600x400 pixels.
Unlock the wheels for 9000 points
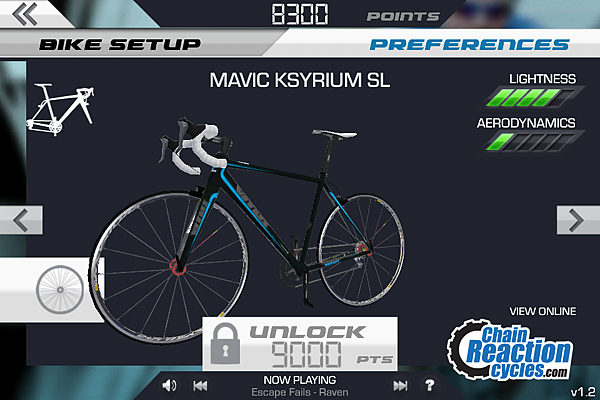pos(300,345)
